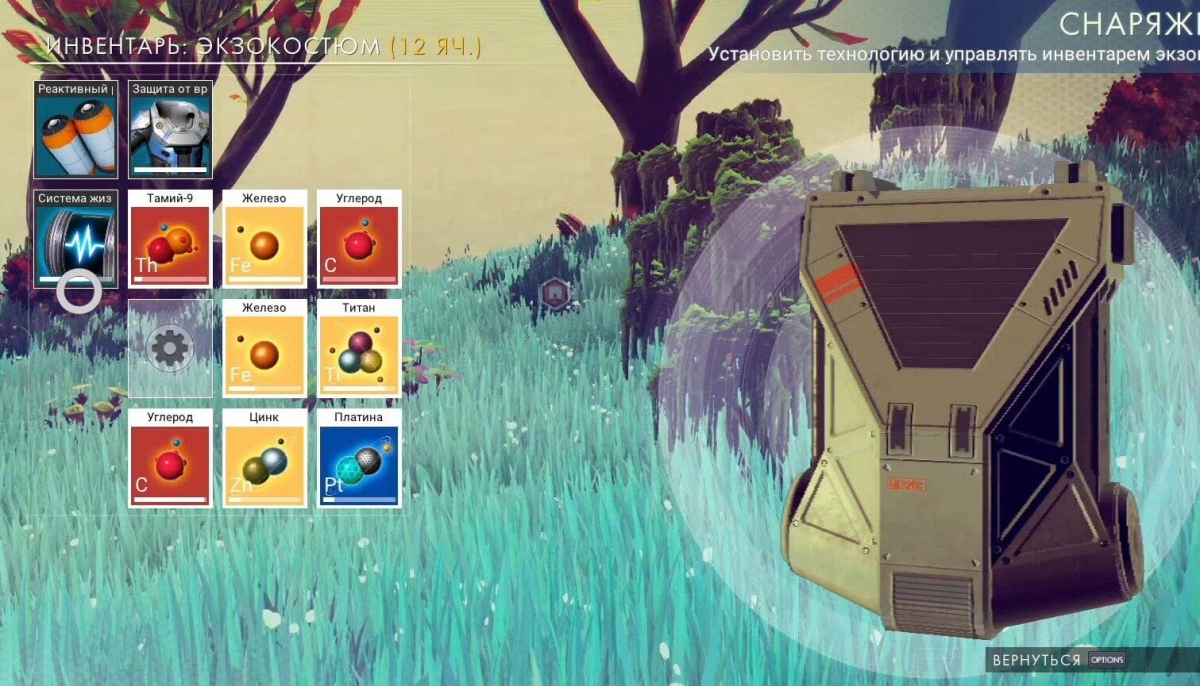
Task: Choose the Platinum (Pt) resource slot
Action: click(x=359, y=458)
